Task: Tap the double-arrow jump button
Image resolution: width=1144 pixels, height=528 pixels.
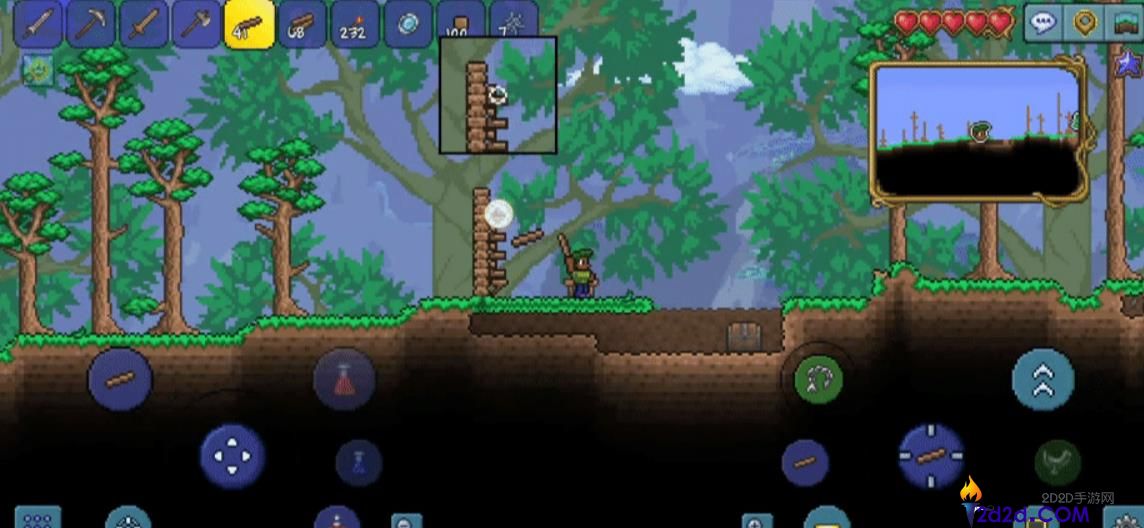Action: click(1043, 380)
